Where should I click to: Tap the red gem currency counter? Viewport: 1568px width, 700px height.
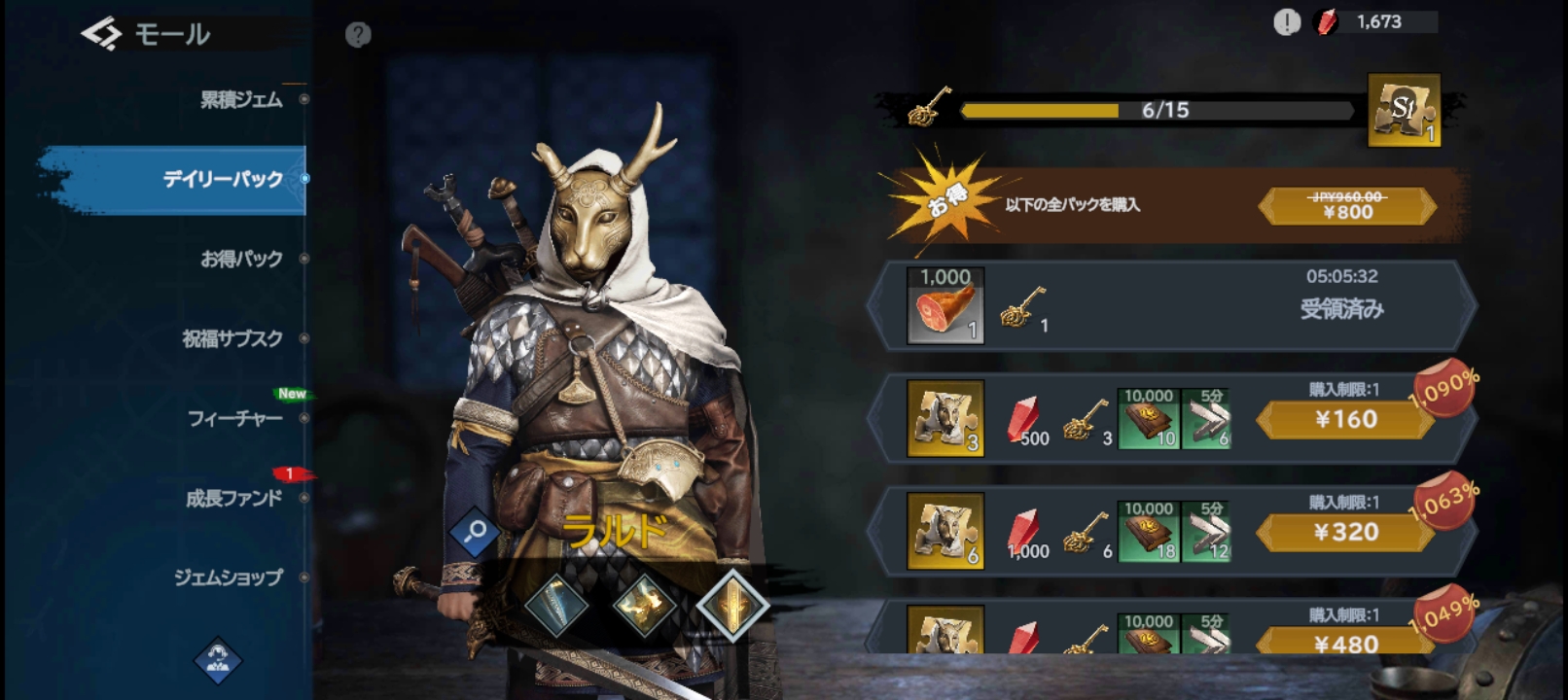click(1377, 22)
